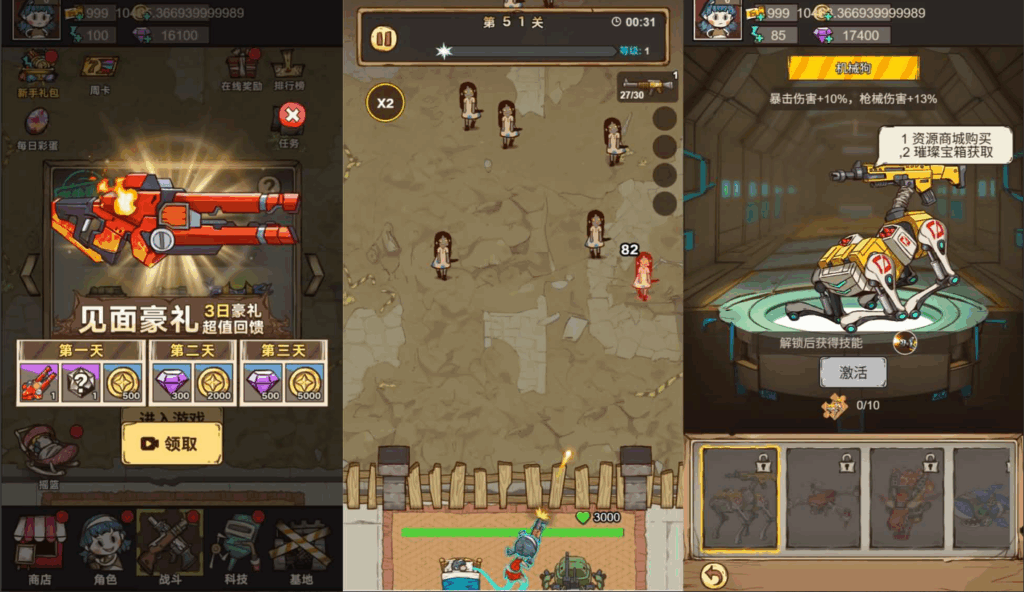Claim the 领取 welcome gift reward
This screenshot has height=592, width=1024.
172,443
